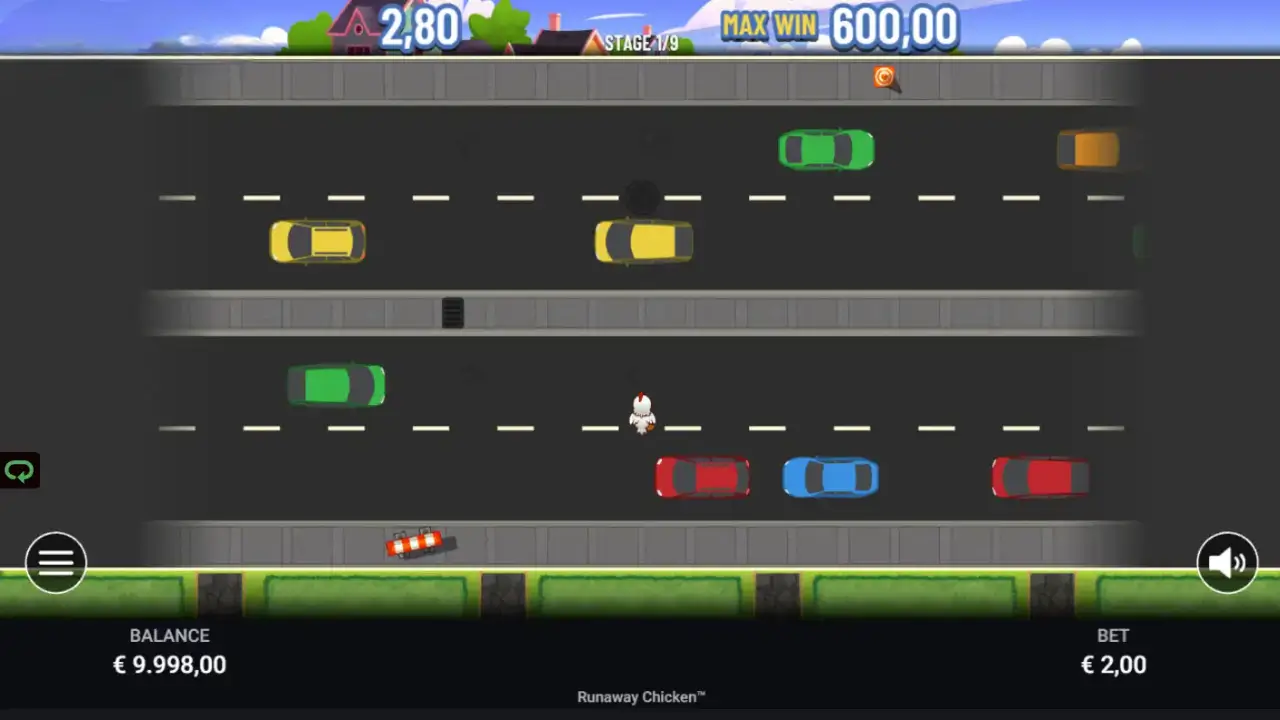Toggle sound off using the volume control
The image size is (1280, 720).
point(1225,562)
